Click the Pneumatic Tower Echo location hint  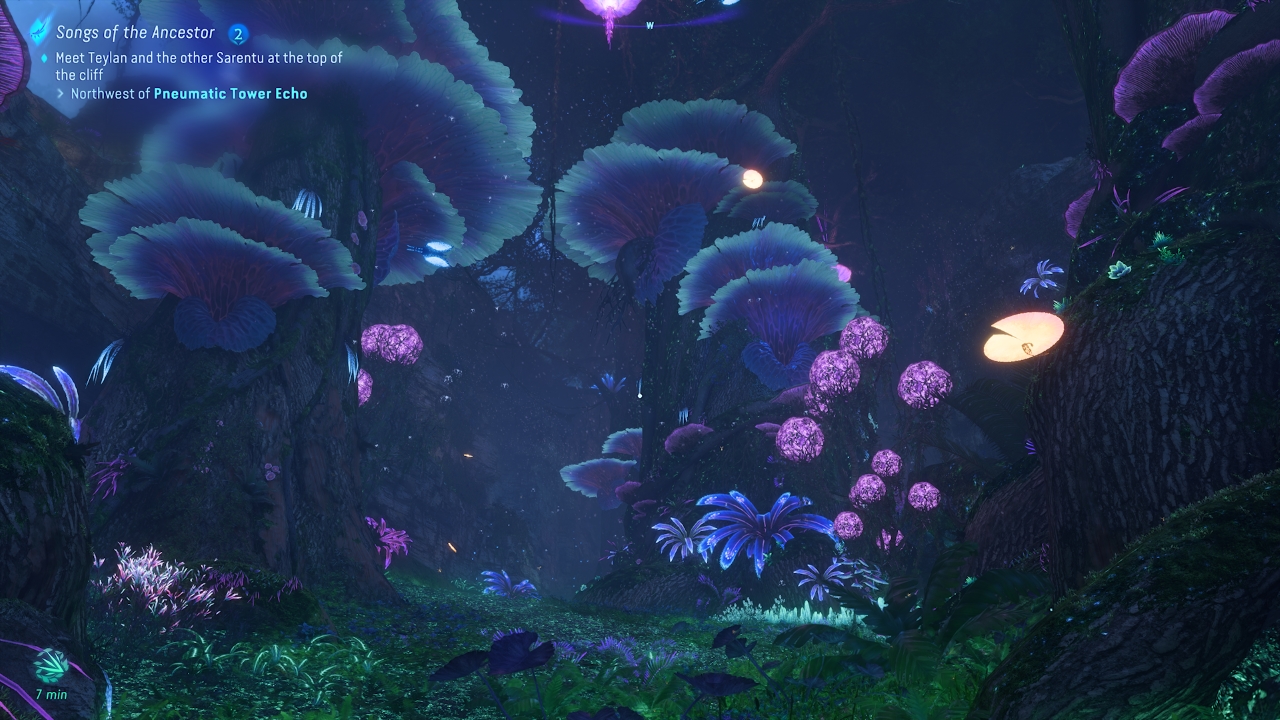tap(230, 94)
